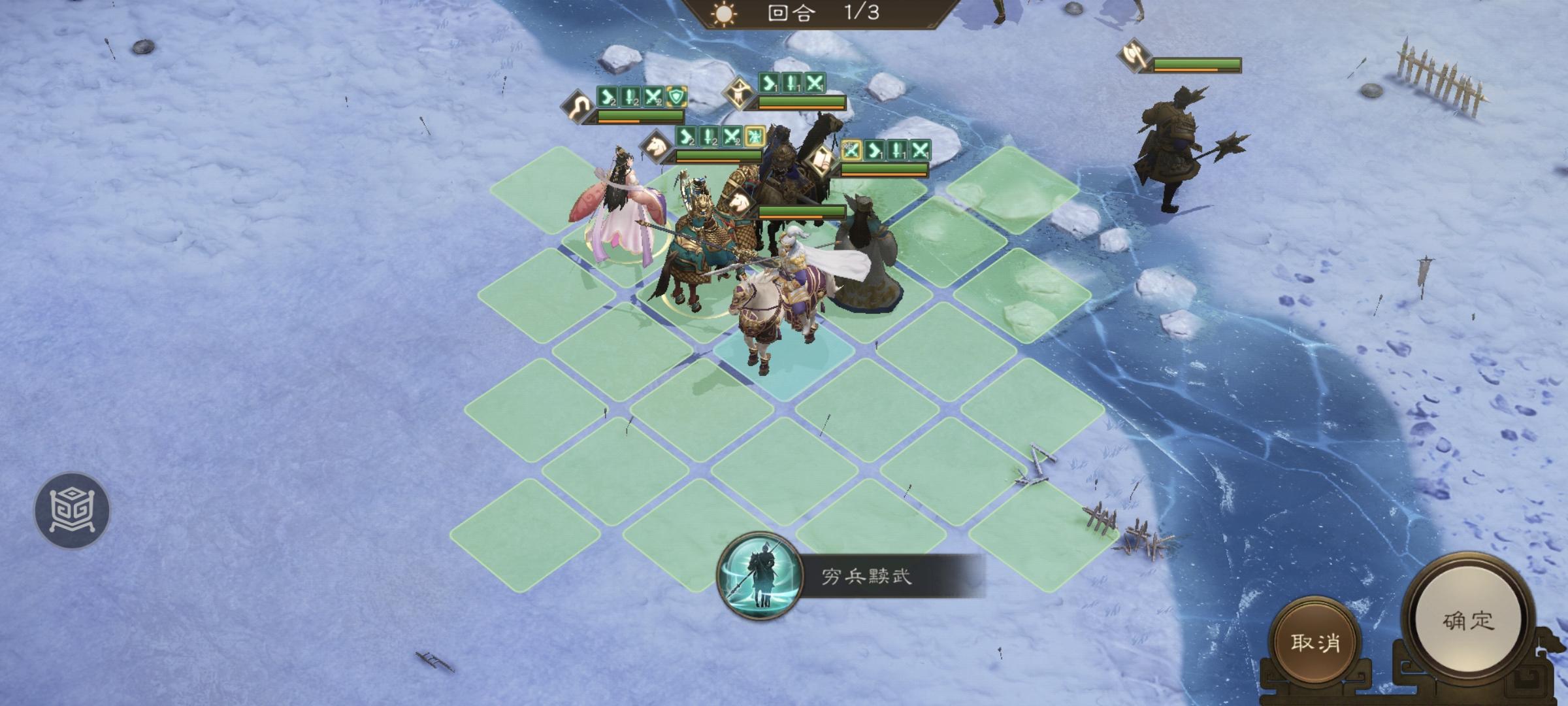The height and width of the screenshot is (706, 1568).
Task: Click the golden infantry figure class icon
Action: 740,91
